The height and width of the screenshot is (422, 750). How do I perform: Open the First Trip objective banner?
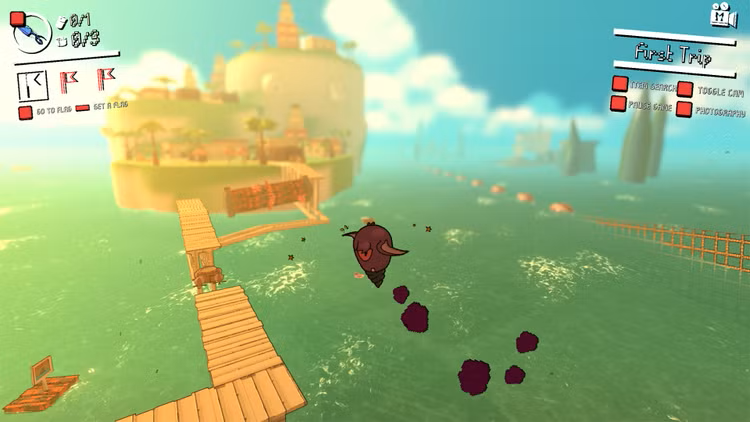coord(671,54)
